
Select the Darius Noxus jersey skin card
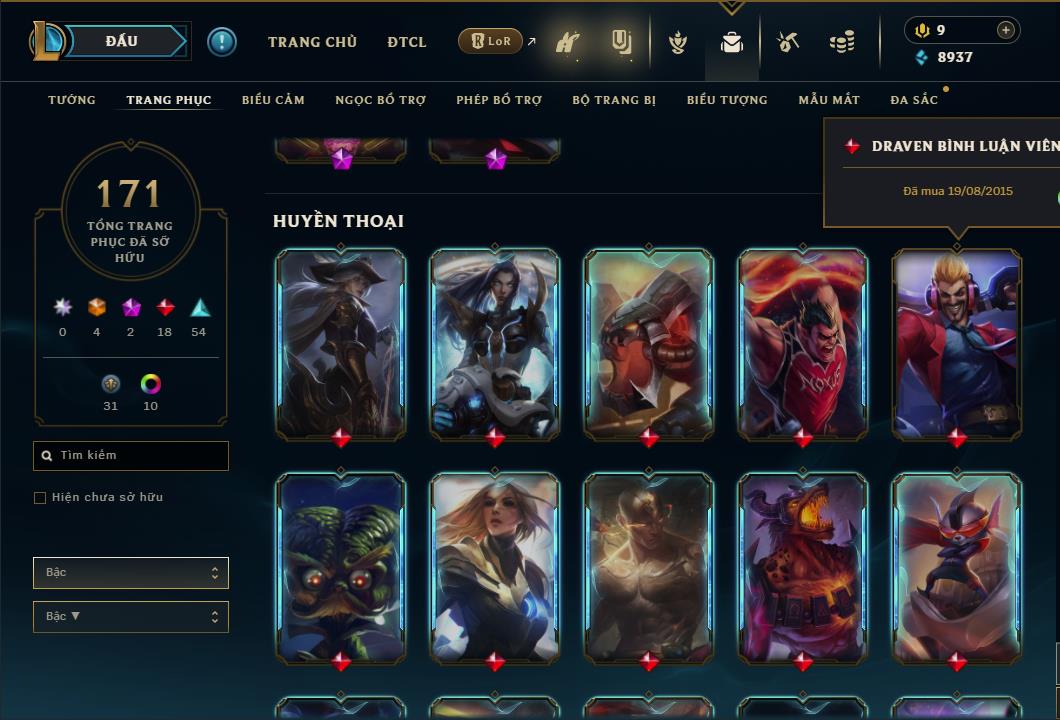[803, 343]
